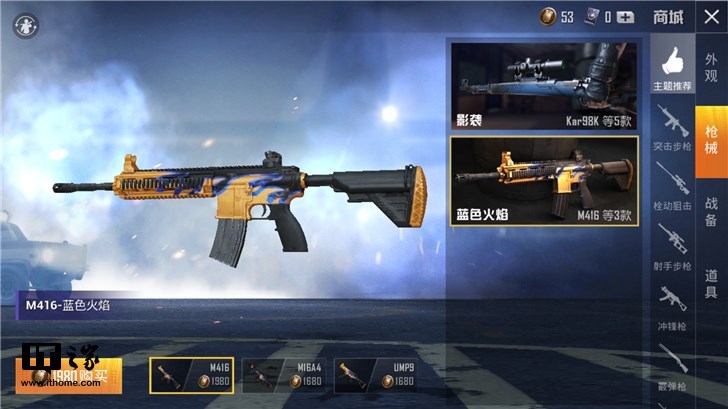
Task: Close the shop screen with the X
Action: 710,17
